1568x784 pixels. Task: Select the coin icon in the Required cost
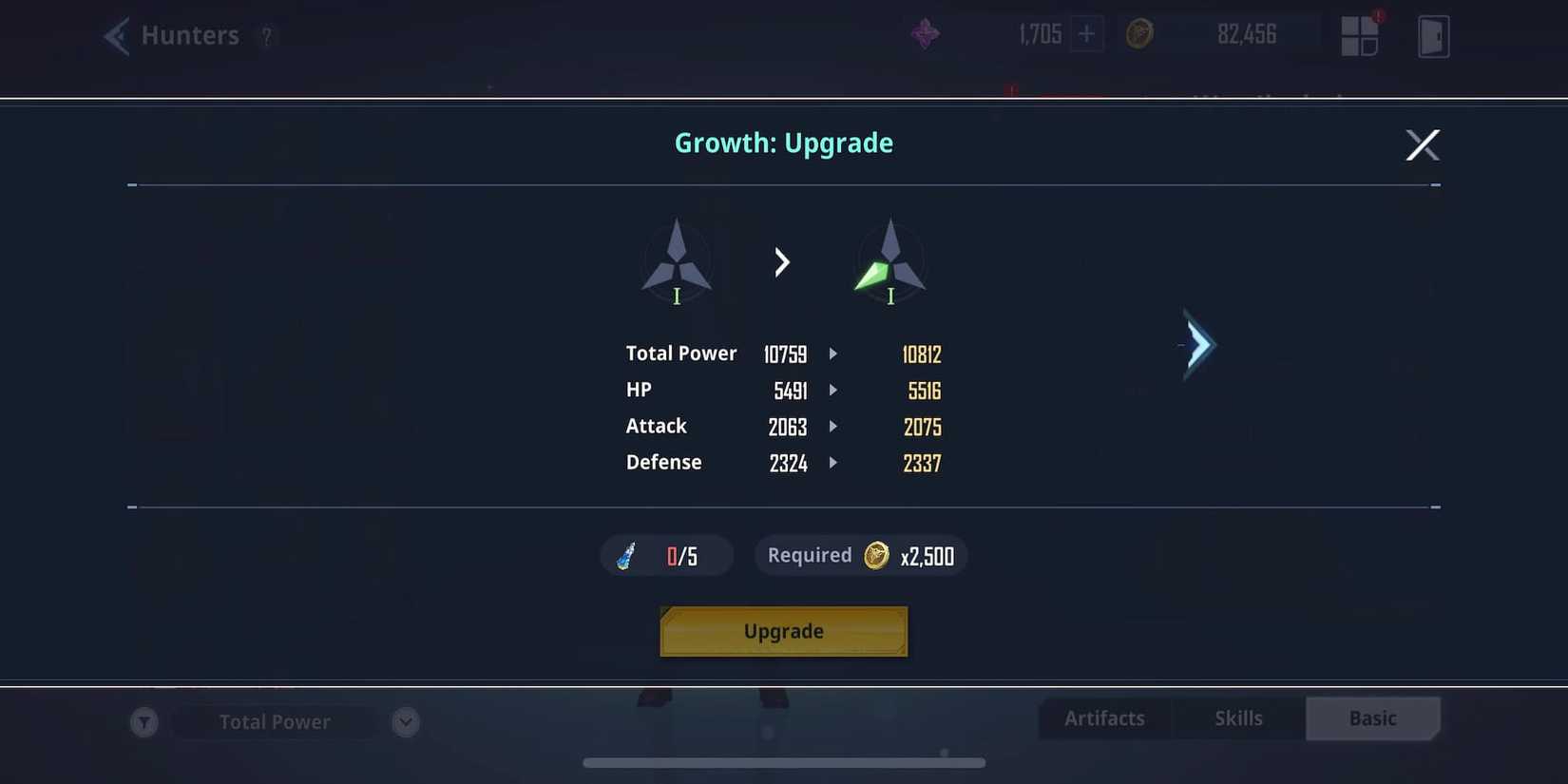pos(876,555)
